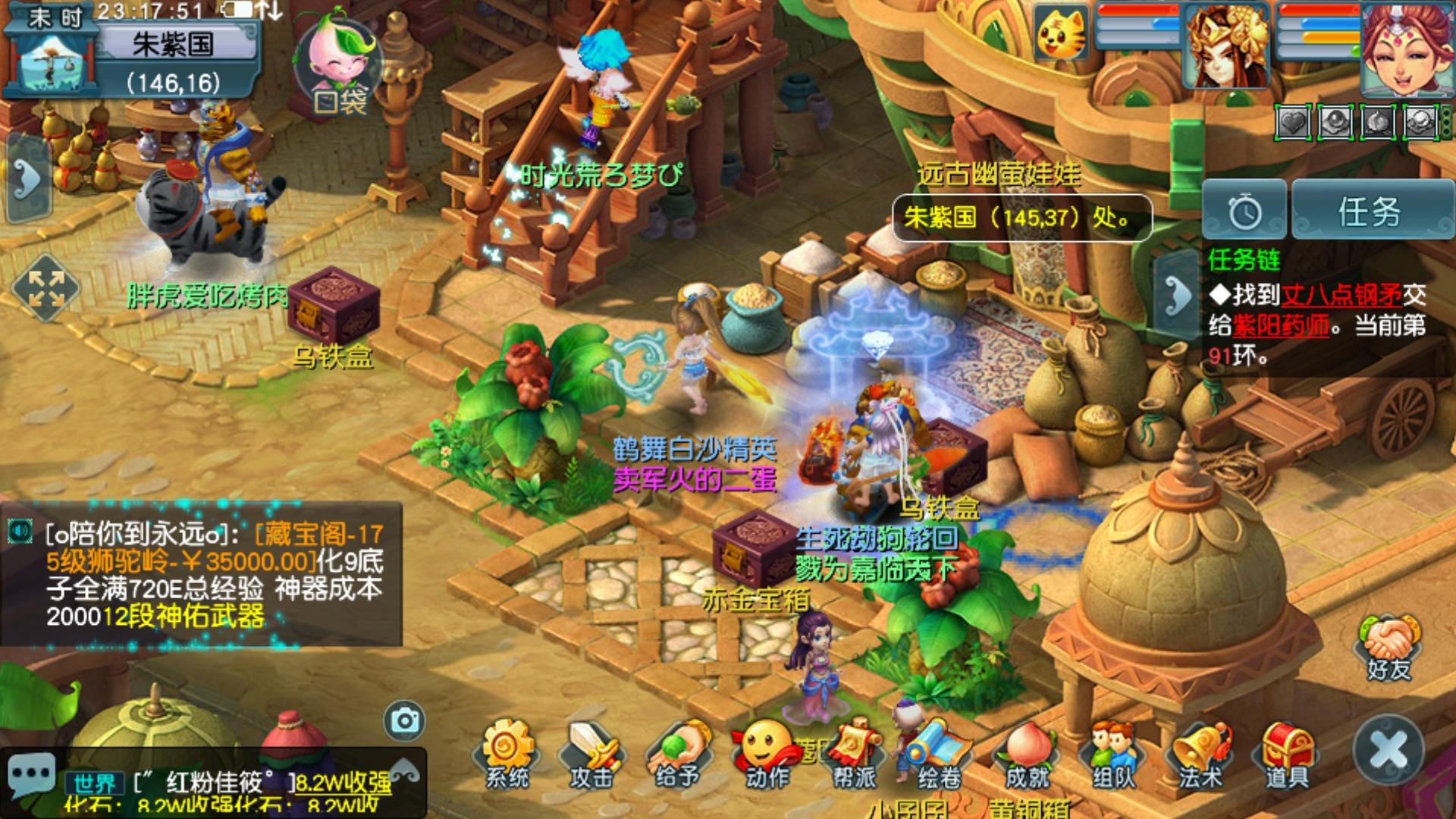The width and height of the screenshot is (1456, 819).
Task: Switch to the 任务 quest tab
Action: (1369, 212)
